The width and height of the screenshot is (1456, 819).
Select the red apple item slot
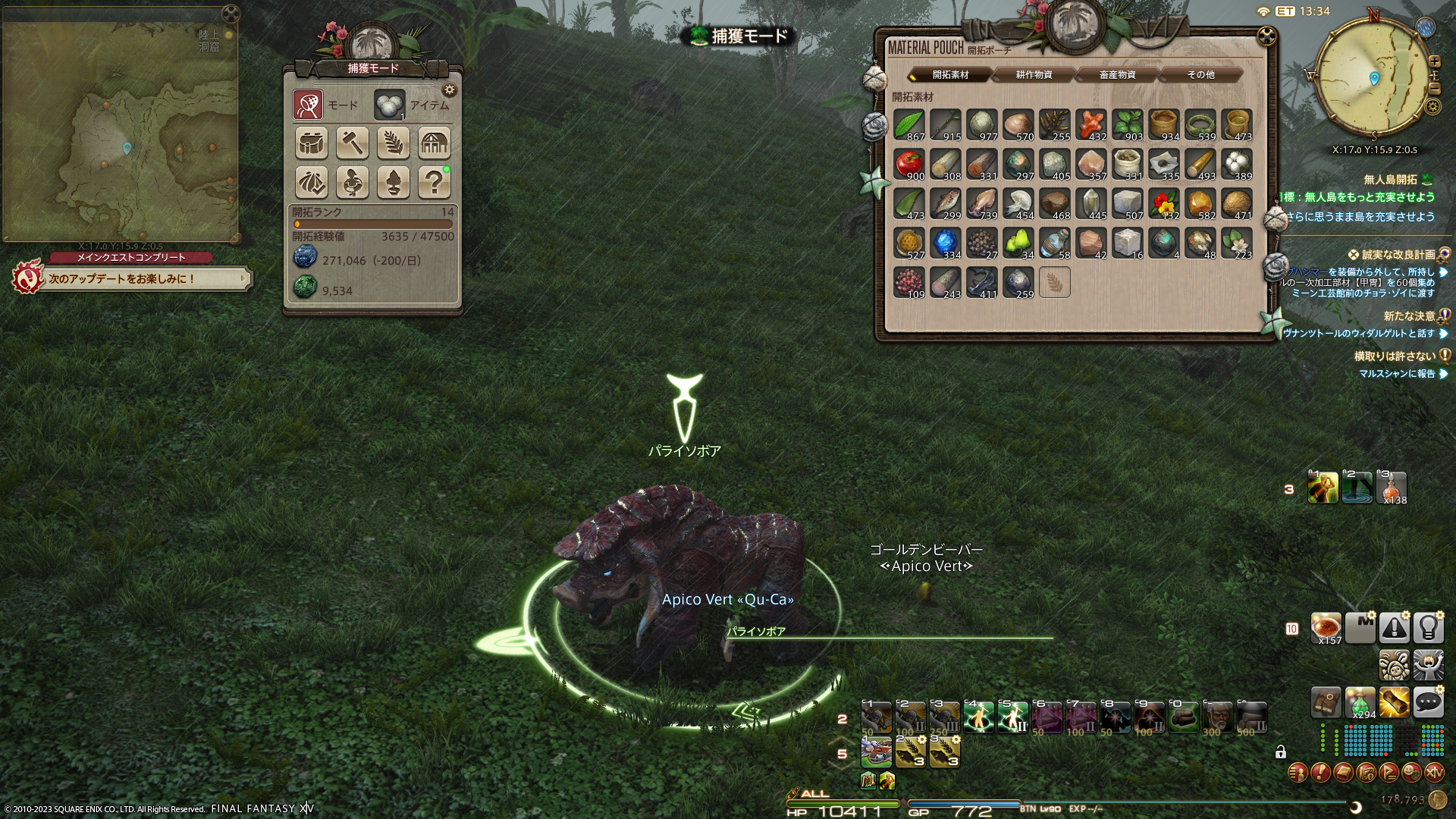[x=908, y=164]
